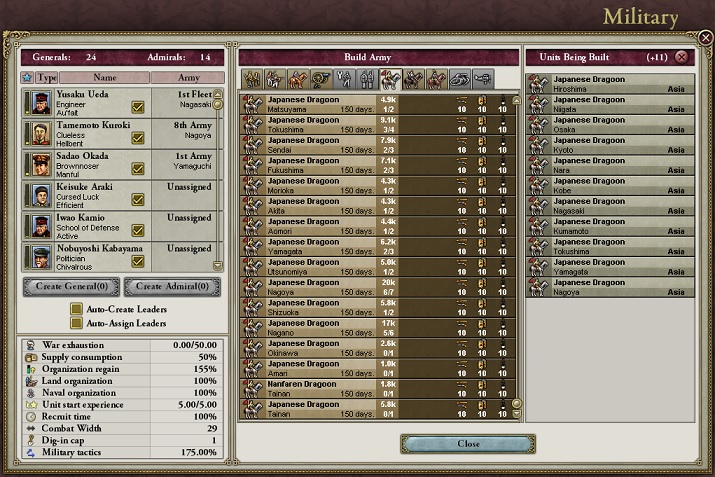The height and width of the screenshot is (477, 715).
Task: Click the Create Admiral button
Action: [172, 287]
